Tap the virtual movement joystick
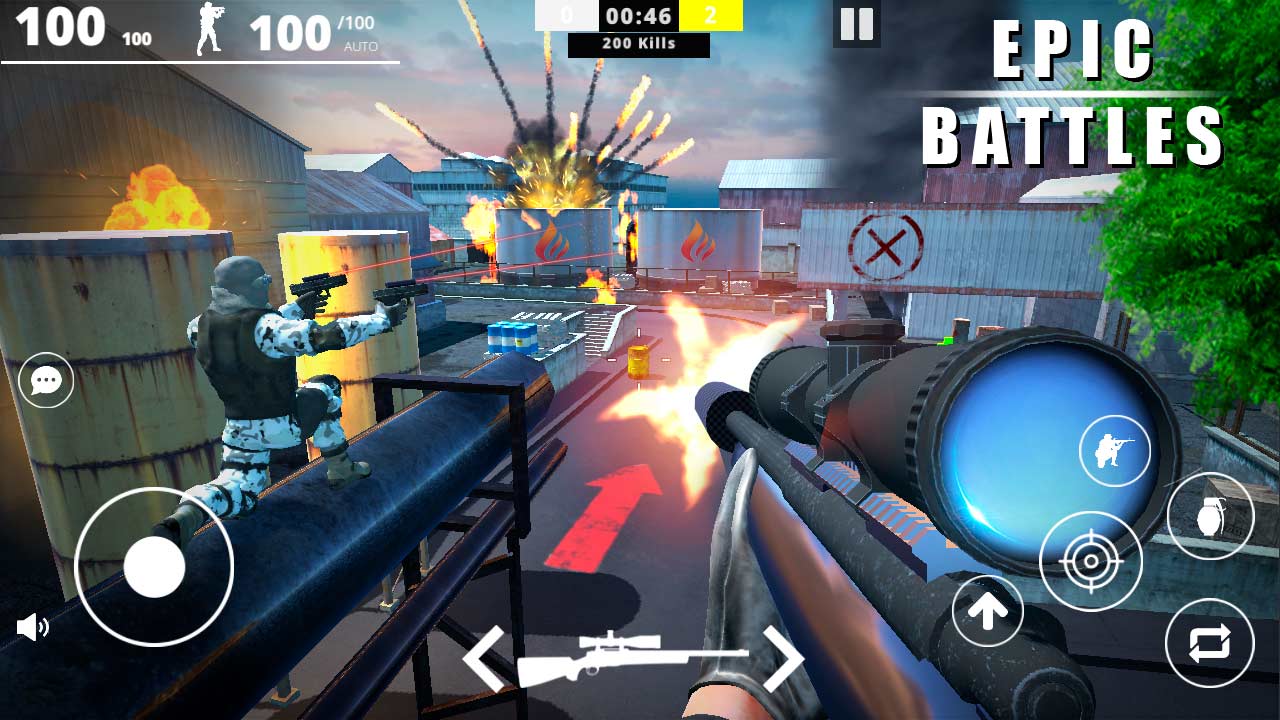 [x=154, y=567]
